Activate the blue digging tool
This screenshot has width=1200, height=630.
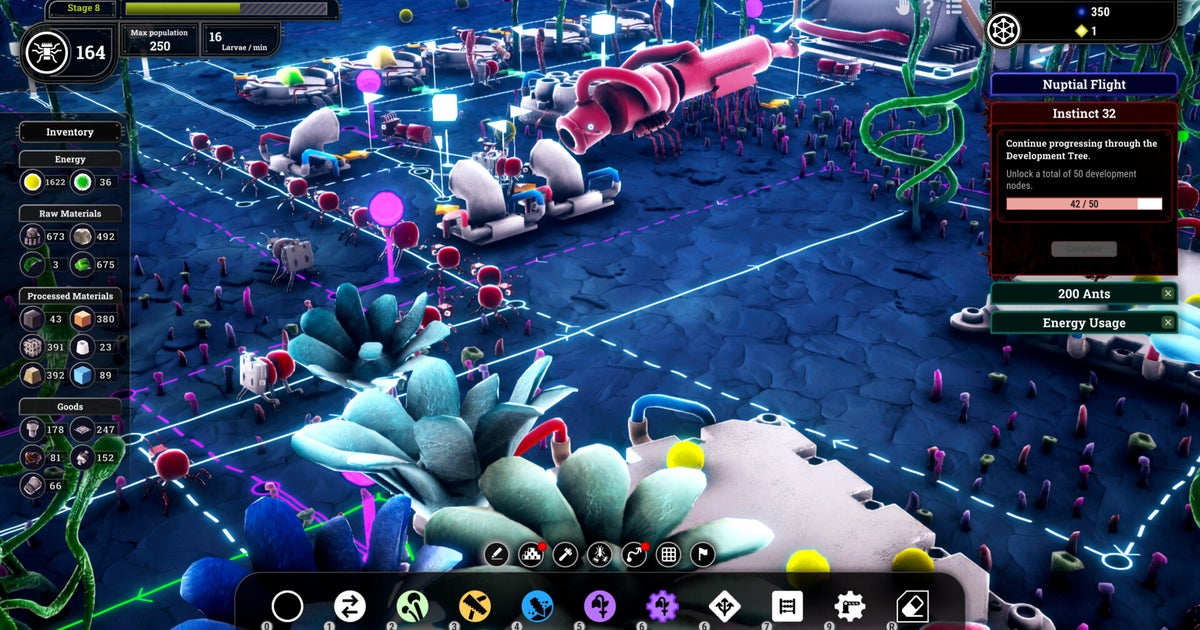537,606
